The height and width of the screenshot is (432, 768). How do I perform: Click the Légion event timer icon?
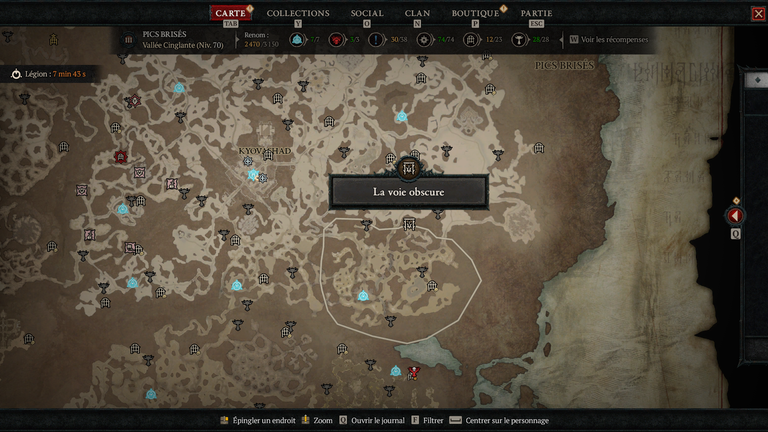pos(16,74)
